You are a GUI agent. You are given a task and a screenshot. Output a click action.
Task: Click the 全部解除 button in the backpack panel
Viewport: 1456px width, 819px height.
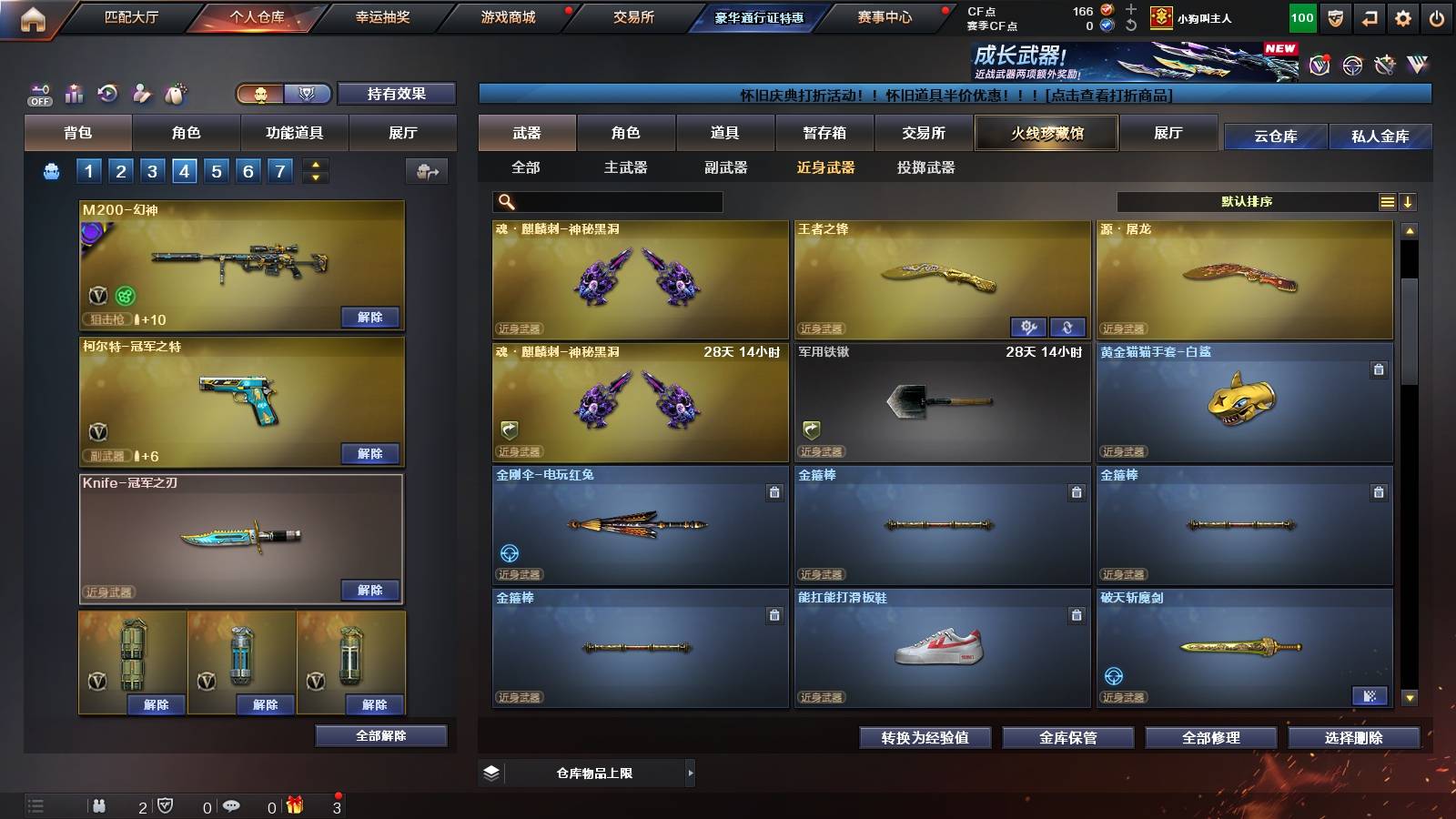[x=381, y=735]
